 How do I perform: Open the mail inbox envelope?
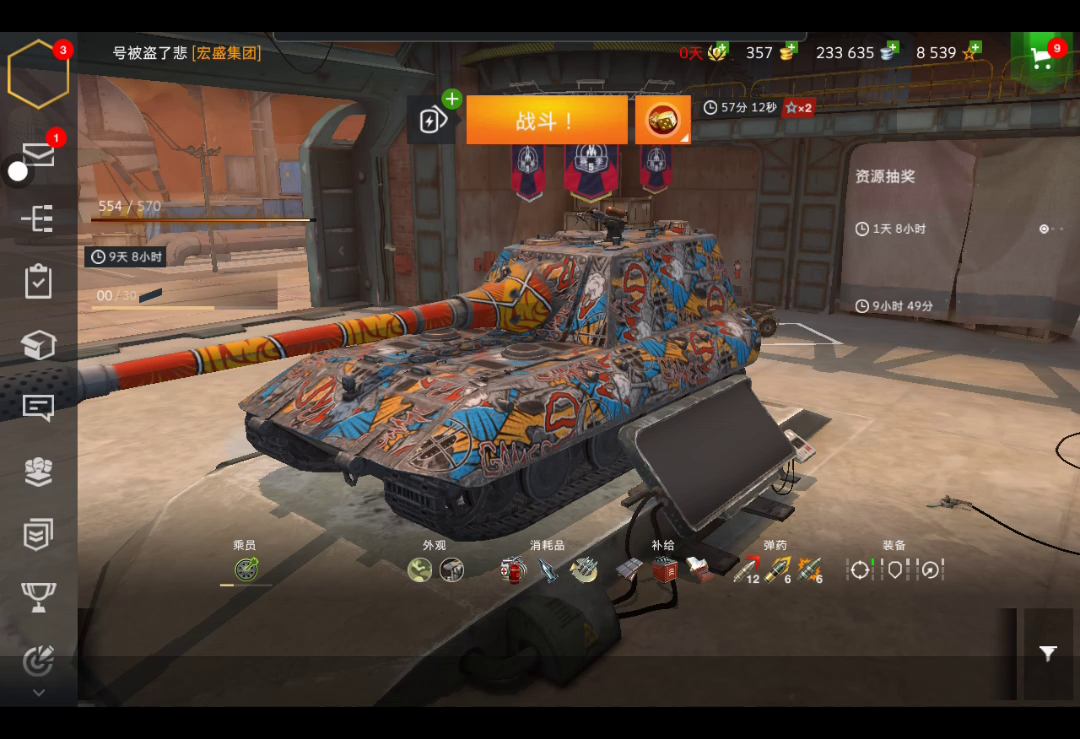38,154
